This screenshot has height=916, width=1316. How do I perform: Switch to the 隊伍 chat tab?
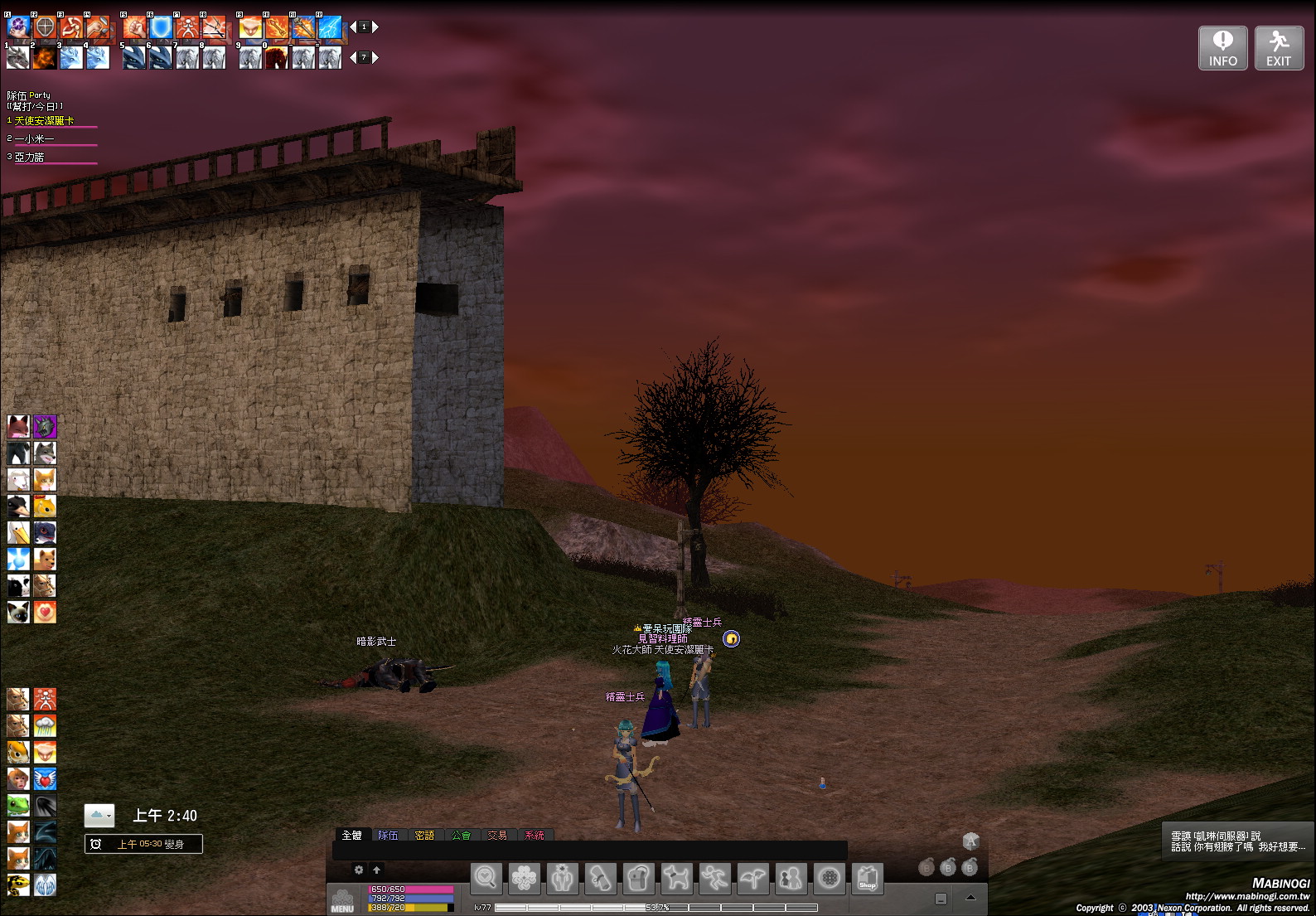point(388,835)
